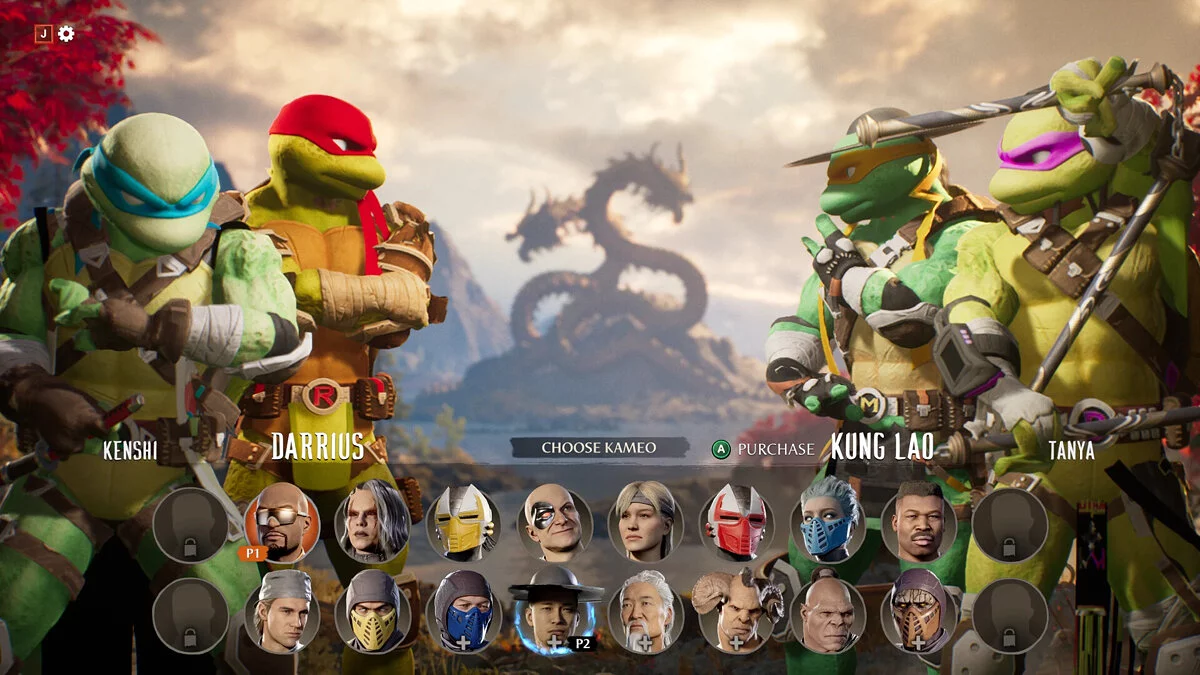Viewport: 1200px width, 675px height.
Task: Pick the white-bearded Shujinko kameo
Action: coord(646,612)
